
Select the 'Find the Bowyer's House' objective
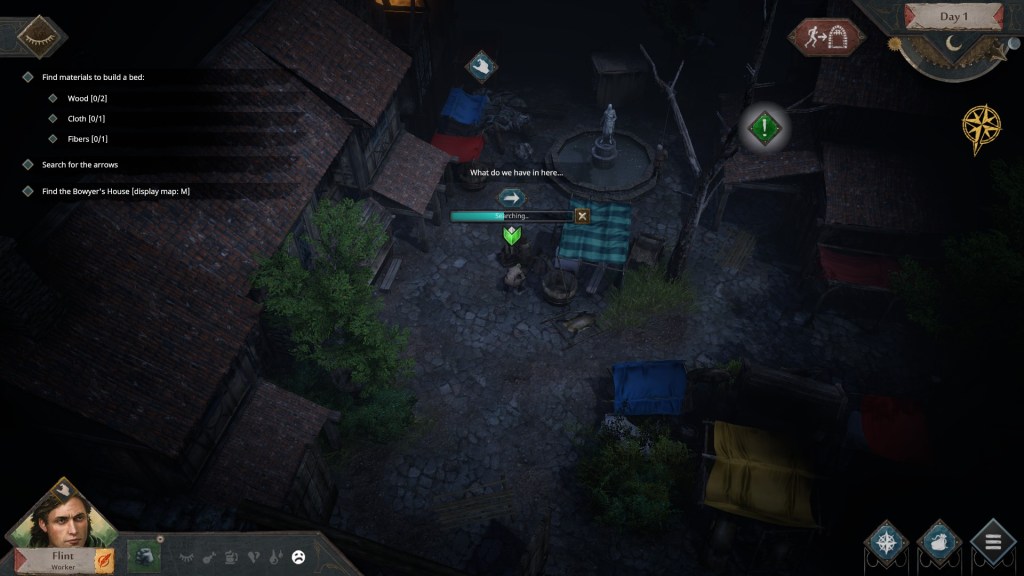coord(115,191)
